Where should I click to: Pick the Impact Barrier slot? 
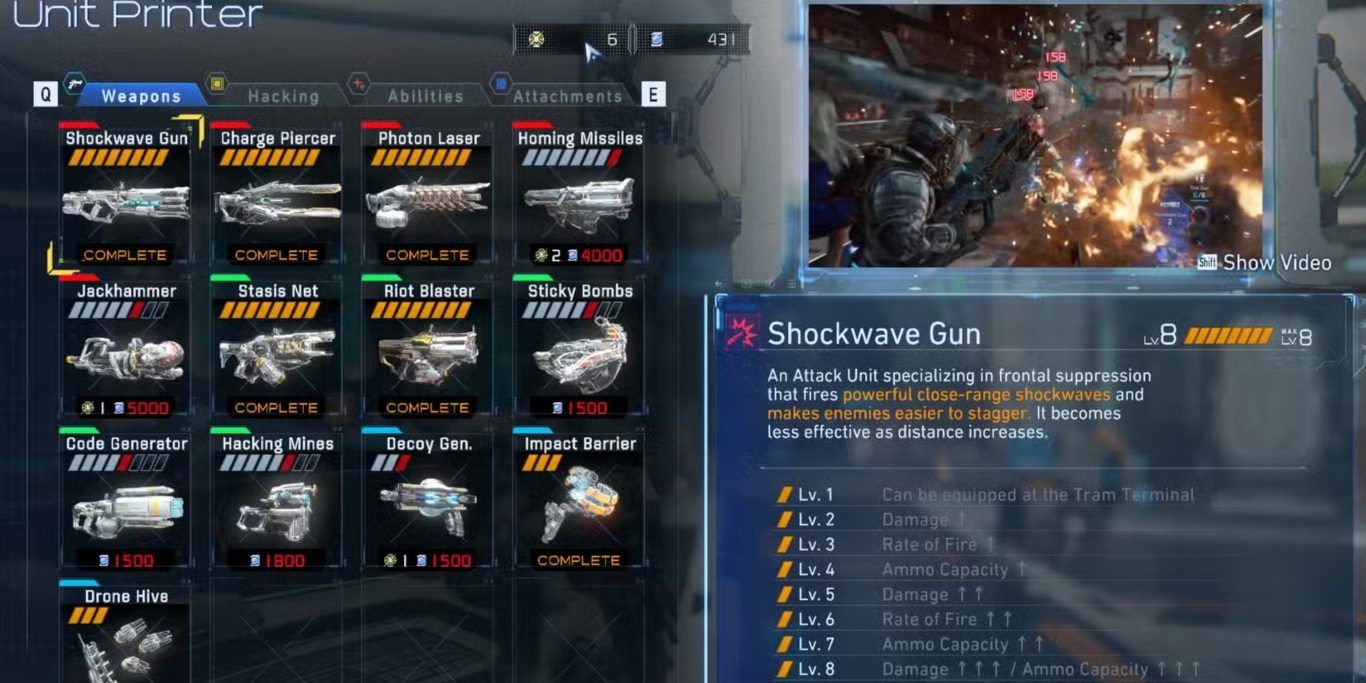tap(579, 502)
